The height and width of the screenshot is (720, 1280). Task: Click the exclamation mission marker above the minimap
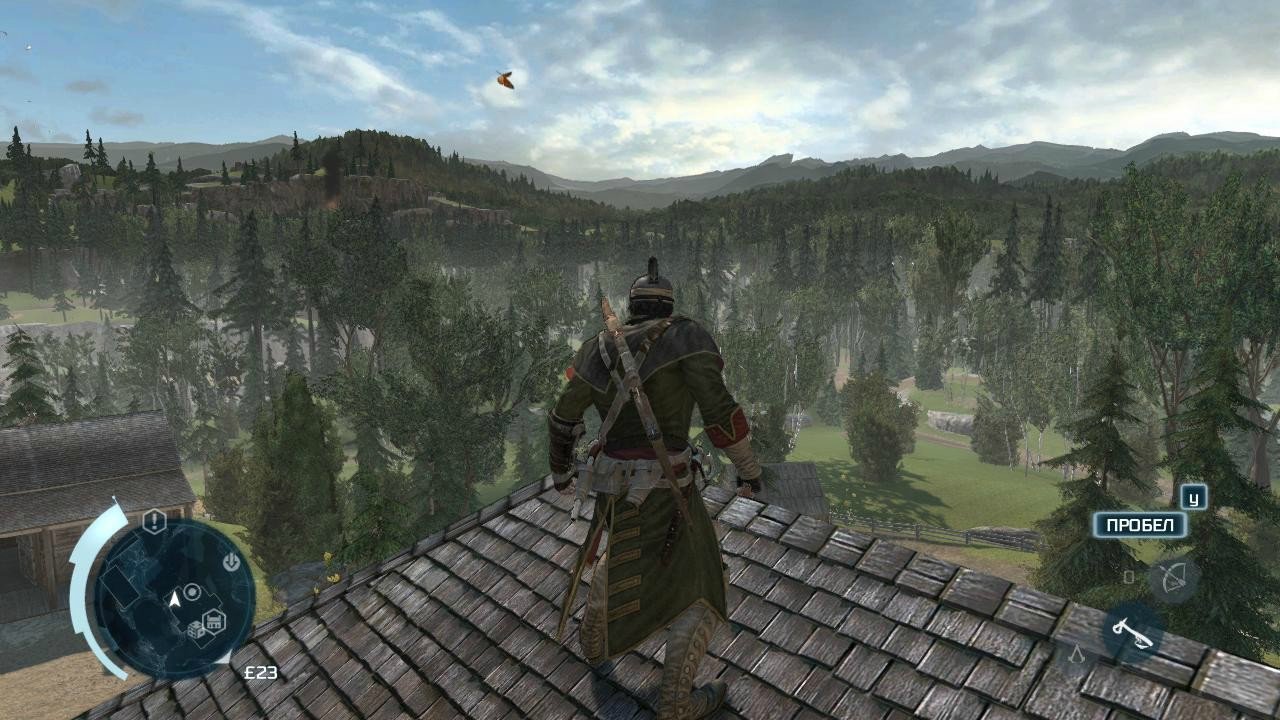[153, 520]
